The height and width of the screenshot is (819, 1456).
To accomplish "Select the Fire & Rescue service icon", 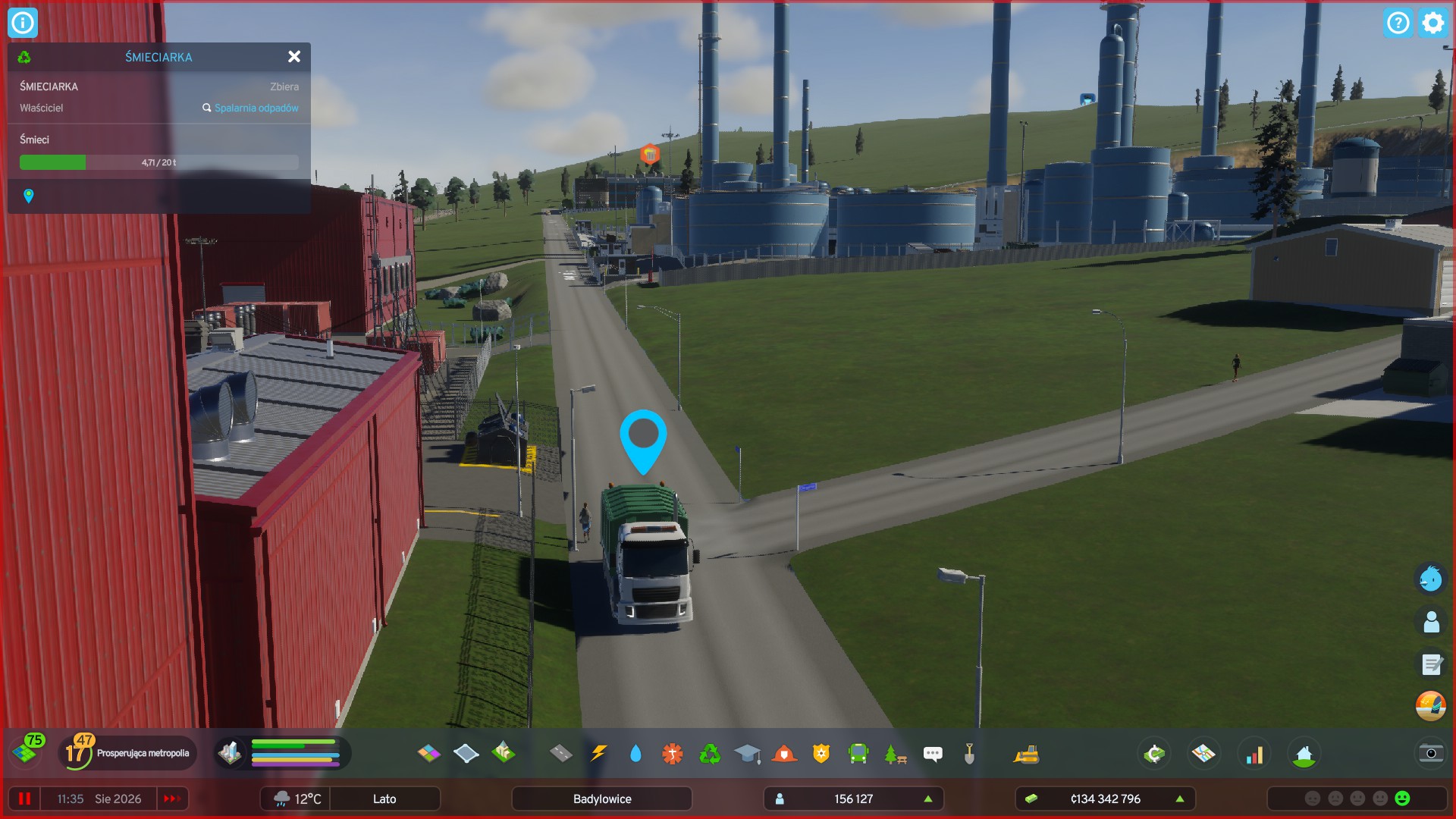I will (x=784, y=753).
